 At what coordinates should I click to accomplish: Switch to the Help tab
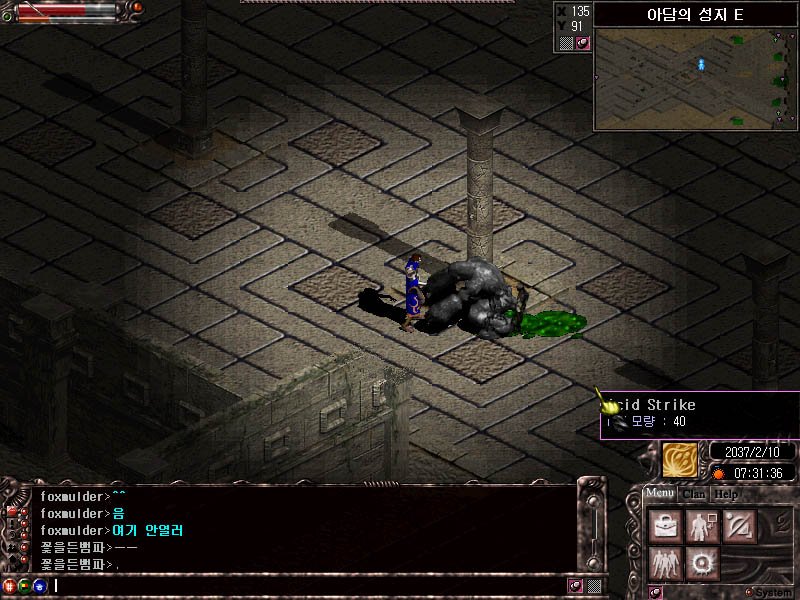(x=726, y=494)
